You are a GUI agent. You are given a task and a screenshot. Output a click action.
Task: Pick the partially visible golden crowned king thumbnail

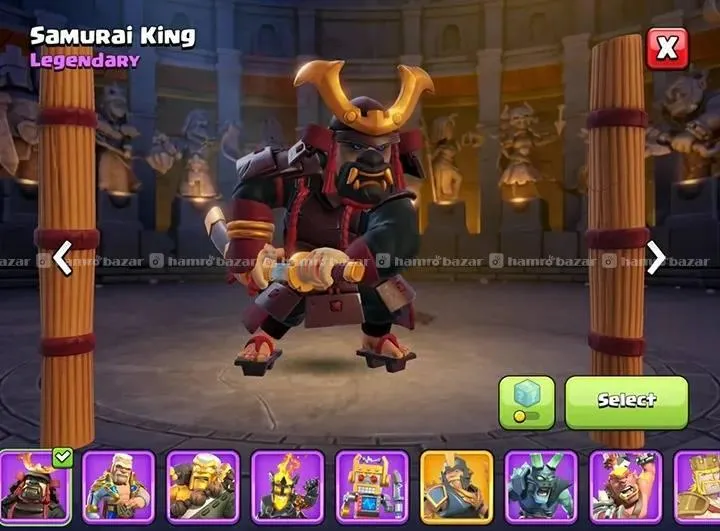pyautogui.click(x=699, y=487)
